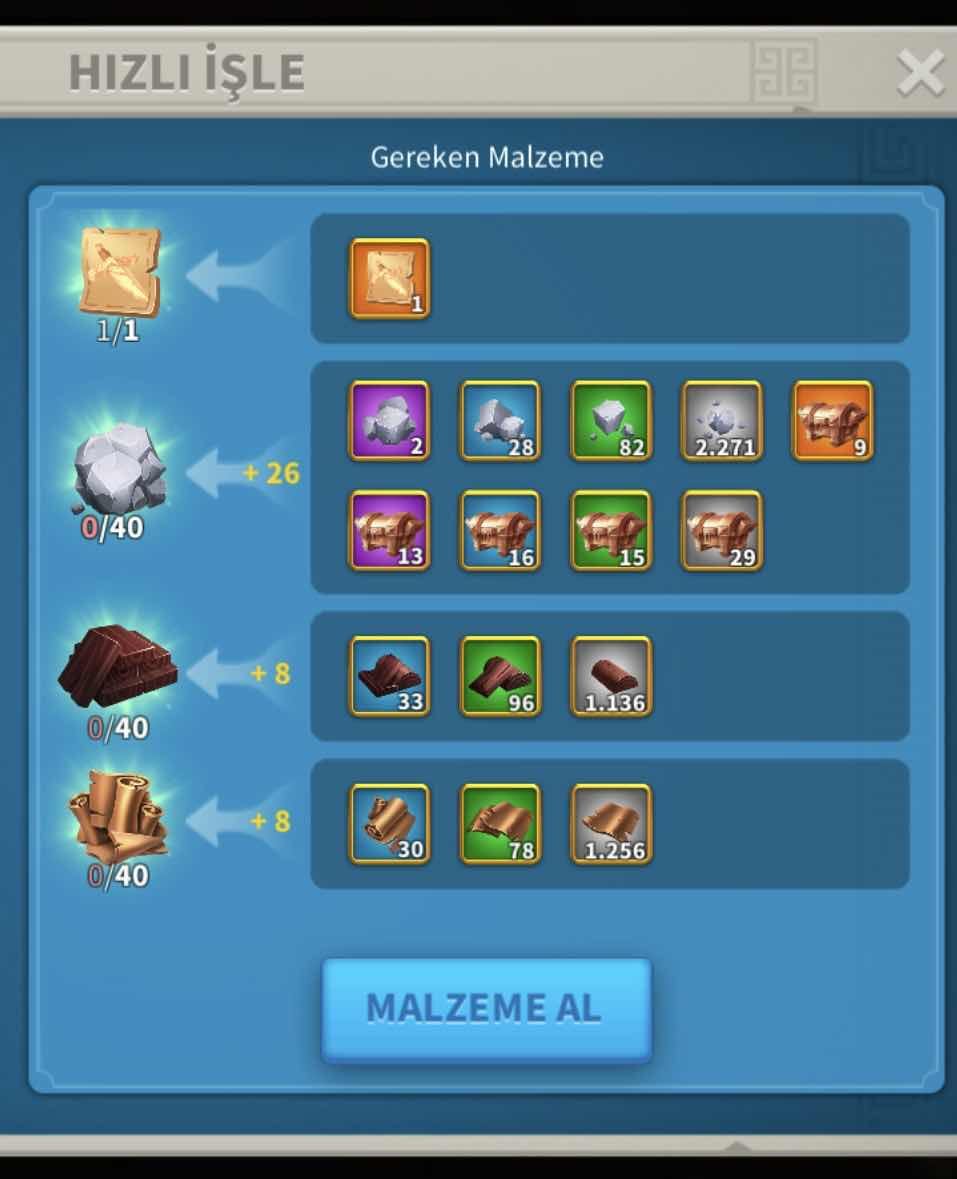Select the gray stone material with 2.271
This screenshot has height=1179, width=957.
pos(721,421)
